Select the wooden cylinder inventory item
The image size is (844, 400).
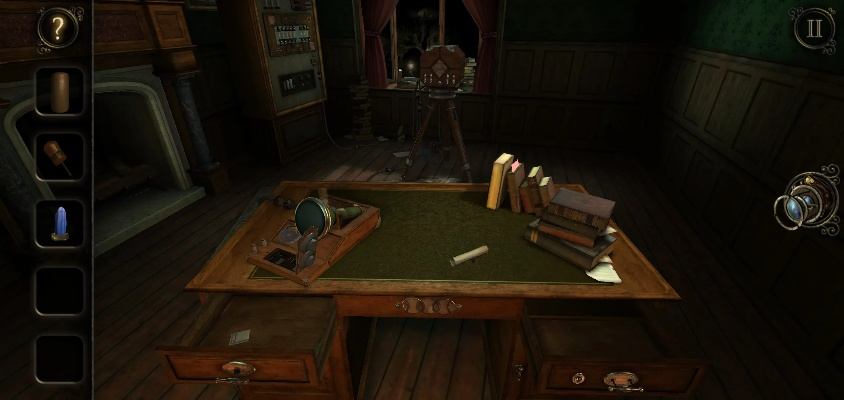point(60,92)
